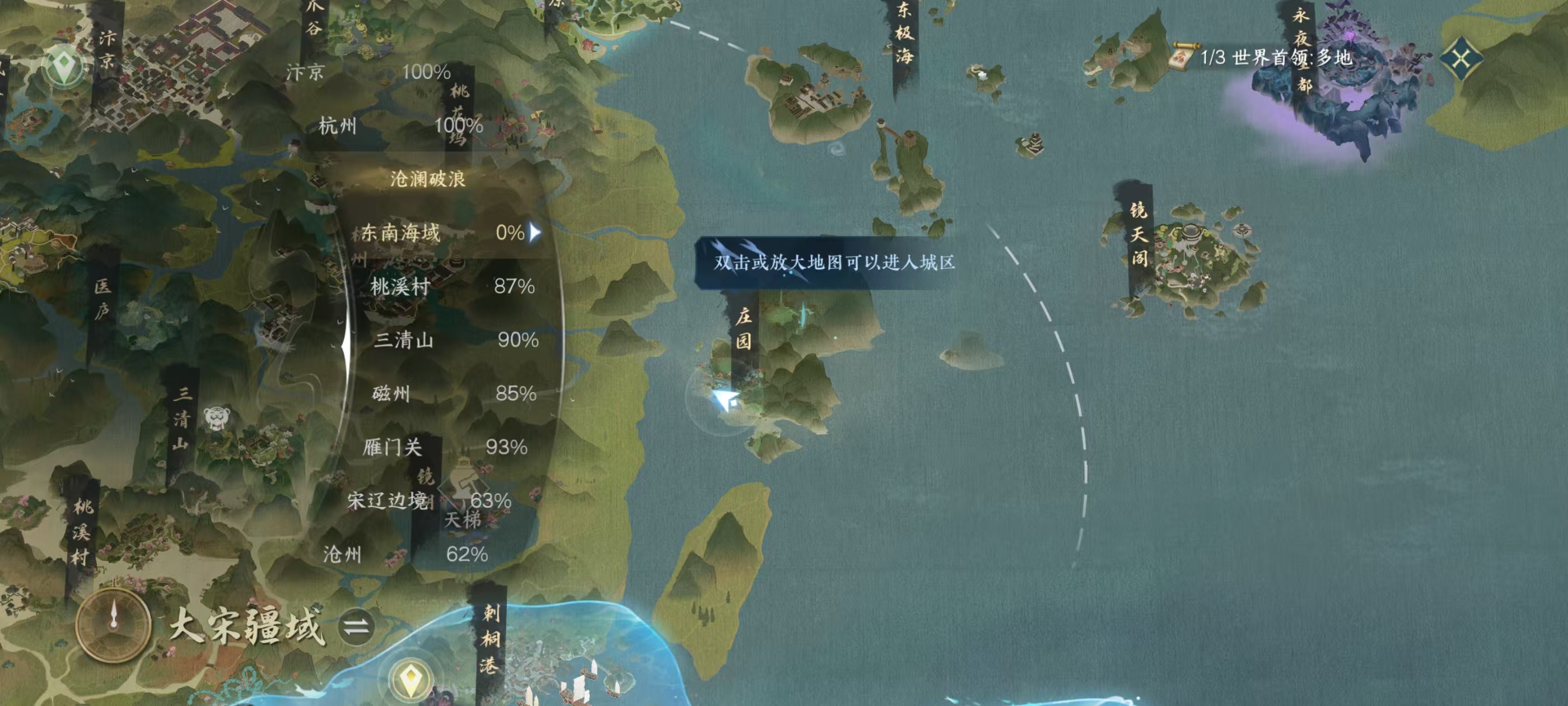Click the white tiger marker near 三清山
The height and width of the screenshot is (706, 1568).
(217, 418)
